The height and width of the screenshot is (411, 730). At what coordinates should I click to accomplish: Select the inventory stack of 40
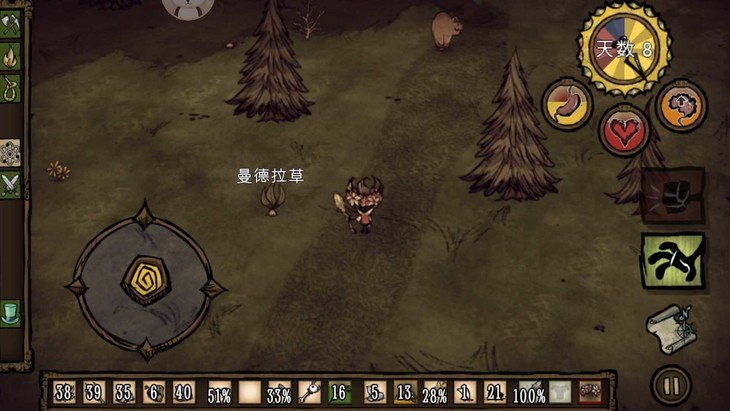(x=183, y=392)
